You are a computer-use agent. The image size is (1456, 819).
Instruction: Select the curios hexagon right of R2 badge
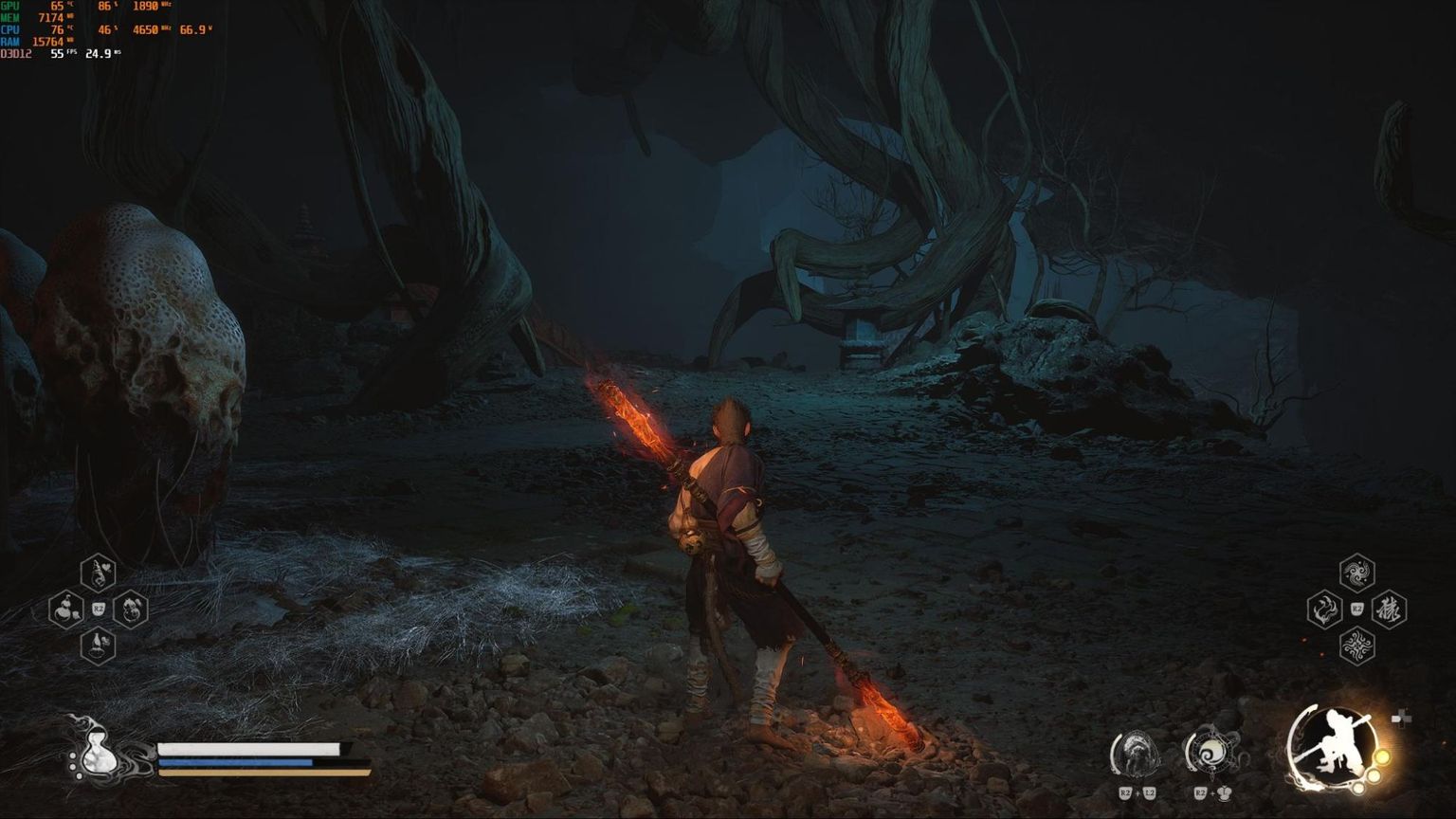point(131,610)
